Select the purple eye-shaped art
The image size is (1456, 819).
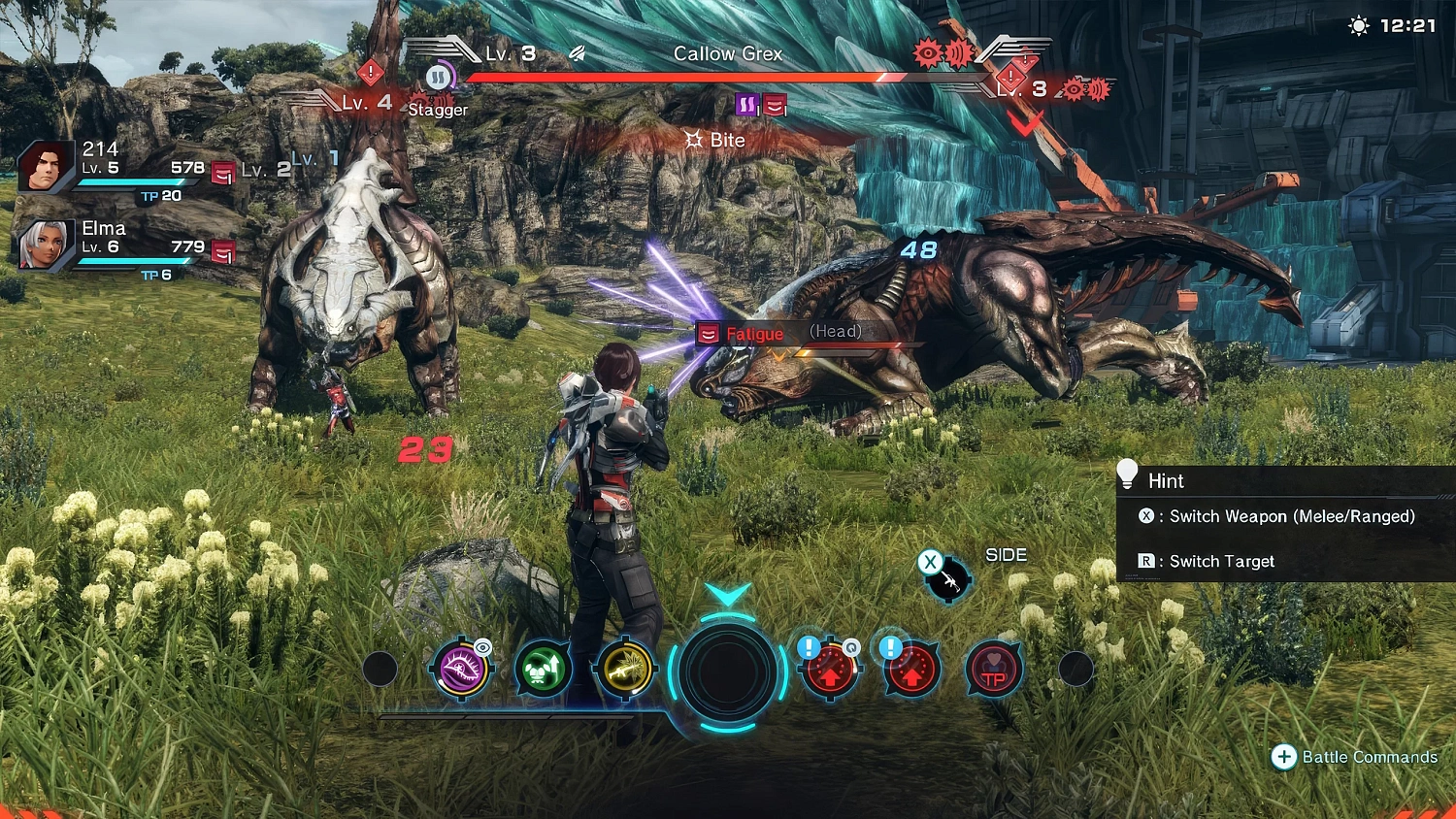point(462,669)
